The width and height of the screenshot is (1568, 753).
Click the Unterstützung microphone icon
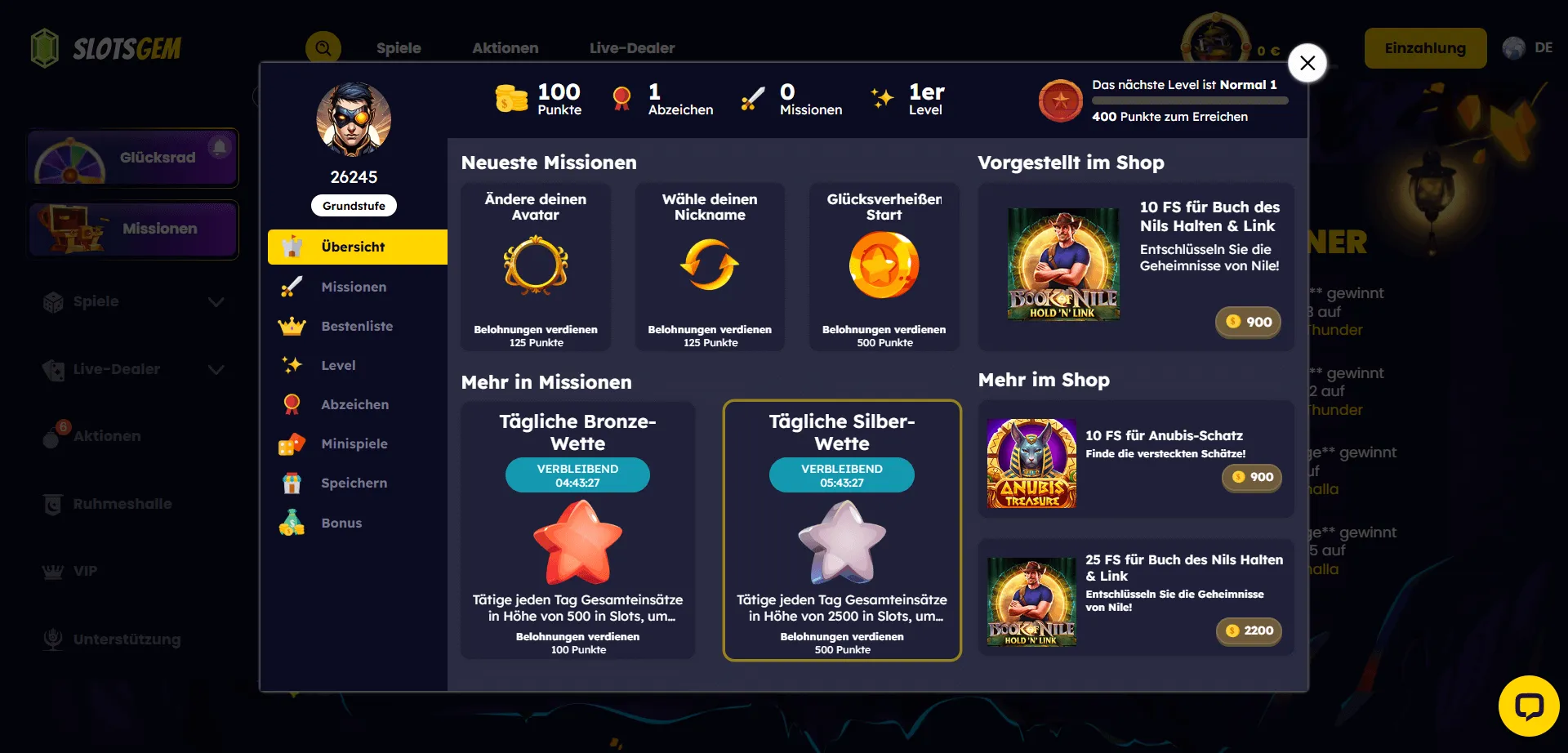(54, 639)
